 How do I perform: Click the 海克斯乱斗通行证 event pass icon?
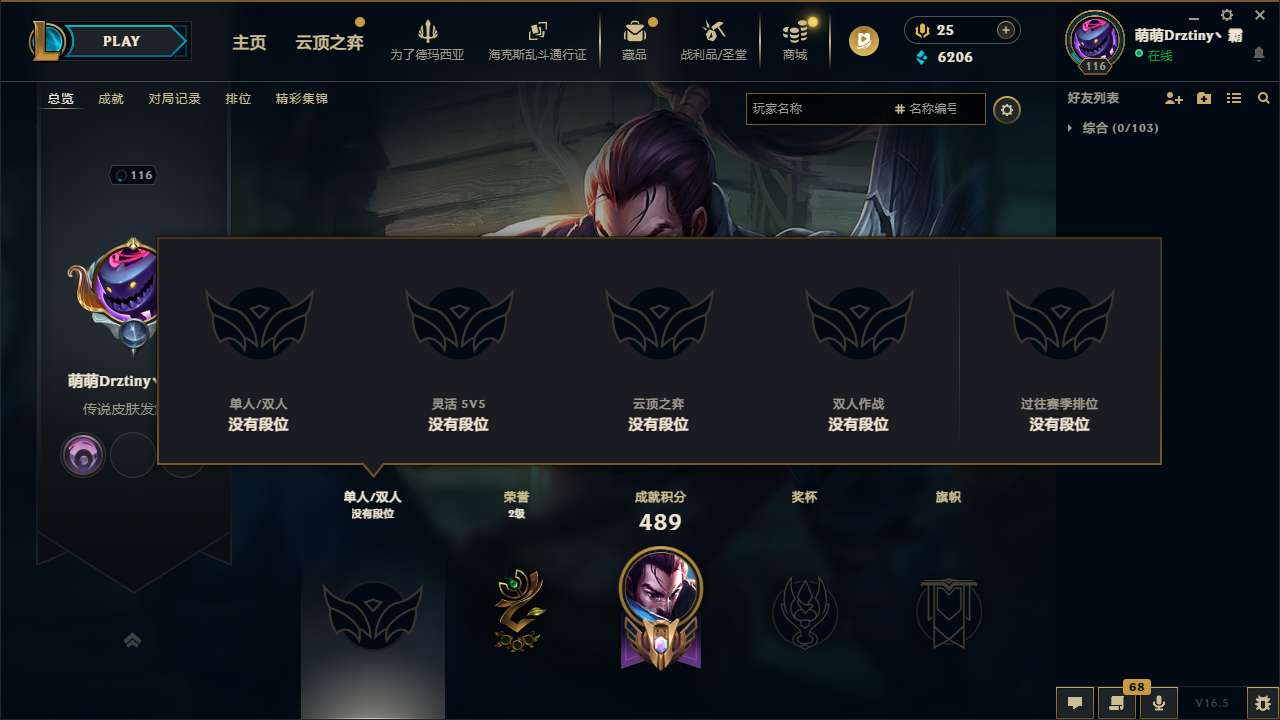(537, 40)
